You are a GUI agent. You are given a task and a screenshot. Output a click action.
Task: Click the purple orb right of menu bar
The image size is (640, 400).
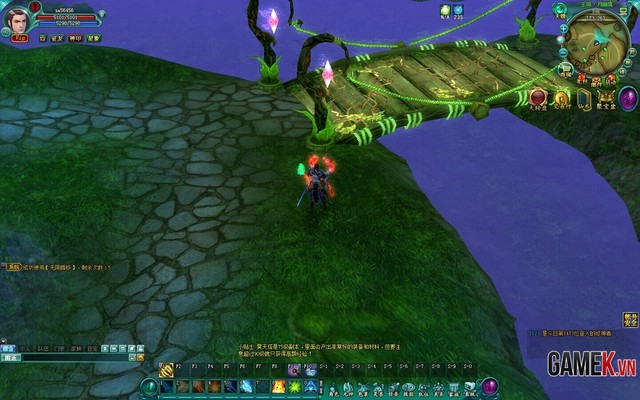(x=489, y=386)
